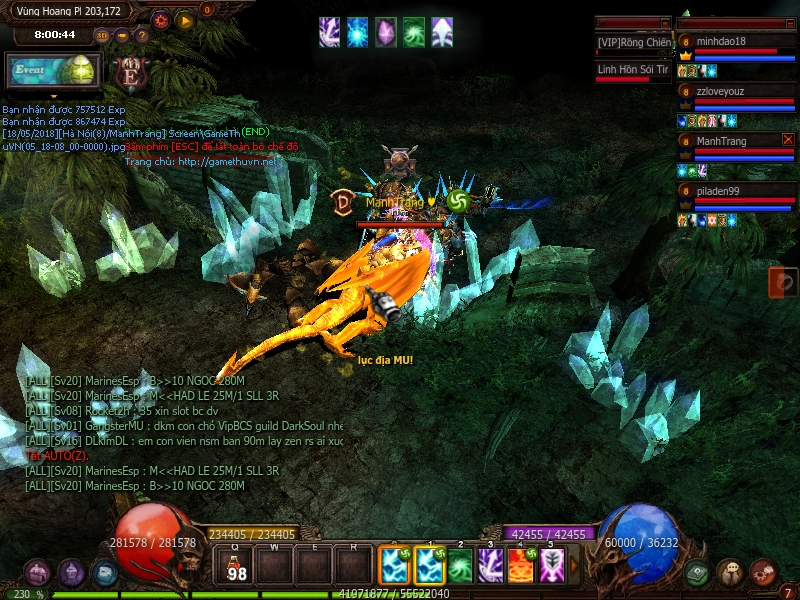Activate the green swirl skill in slot 2
The image size is (800, 600).
click(460, 567)
